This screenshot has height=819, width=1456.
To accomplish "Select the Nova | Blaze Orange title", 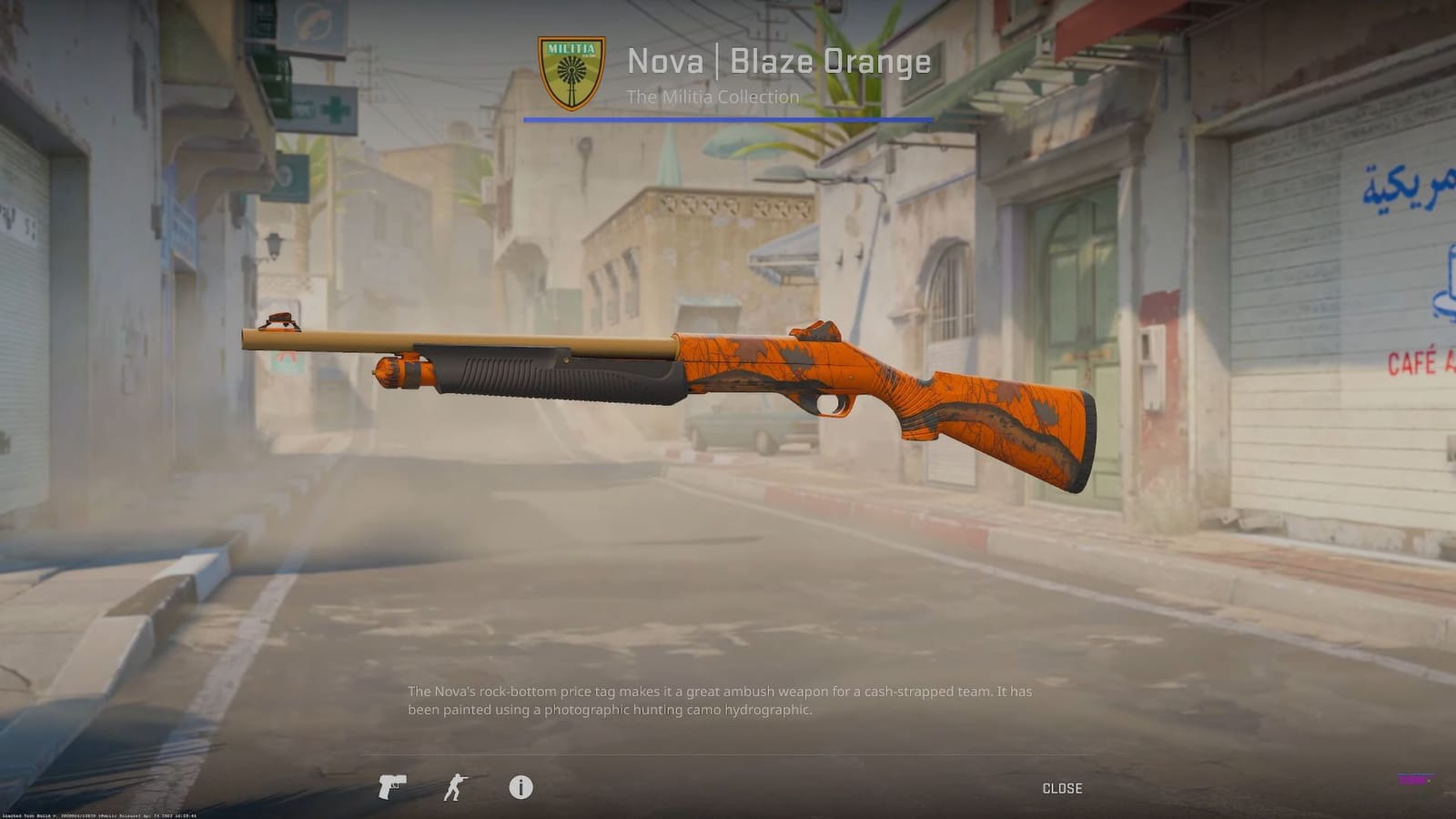I will (778, 62).
